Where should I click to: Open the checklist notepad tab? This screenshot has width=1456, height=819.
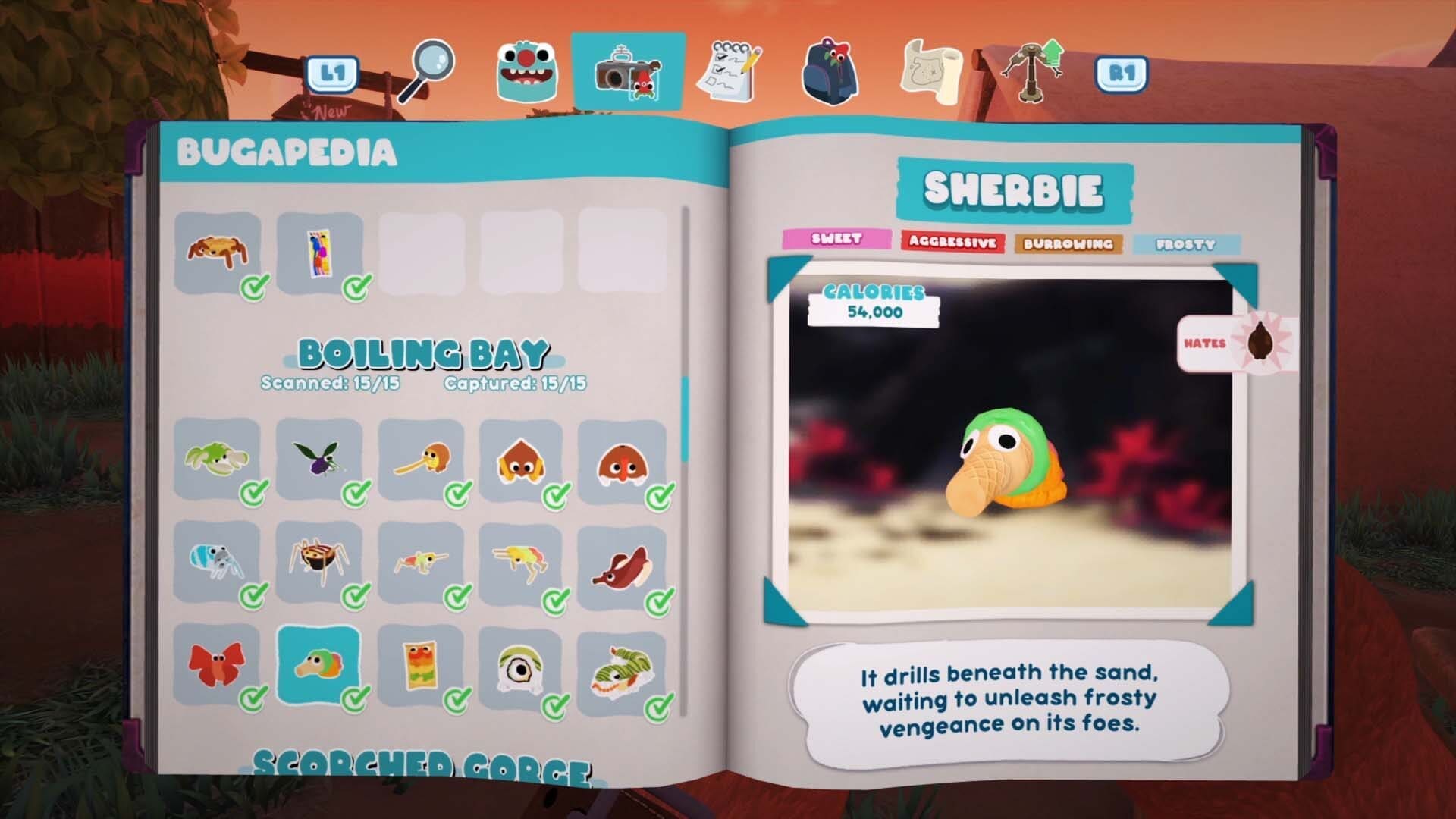point(730,72)
